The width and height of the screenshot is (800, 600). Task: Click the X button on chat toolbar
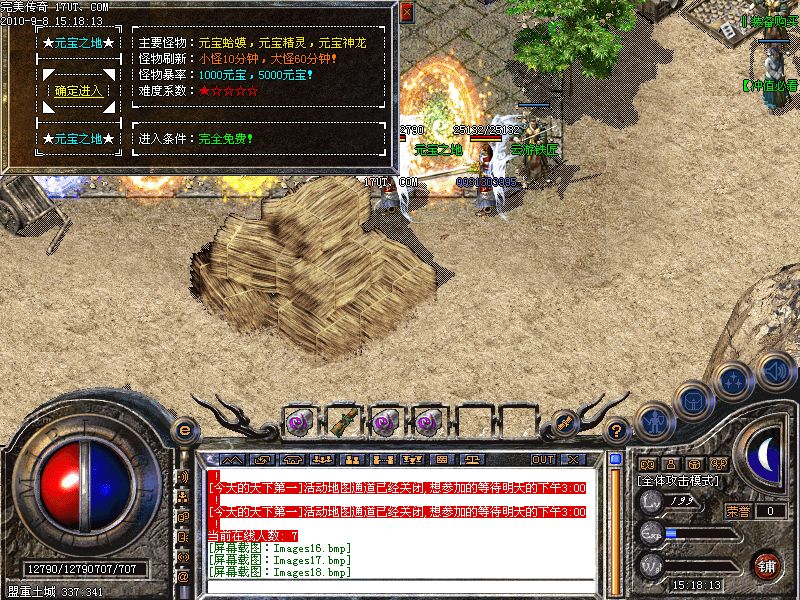point(572,459)
